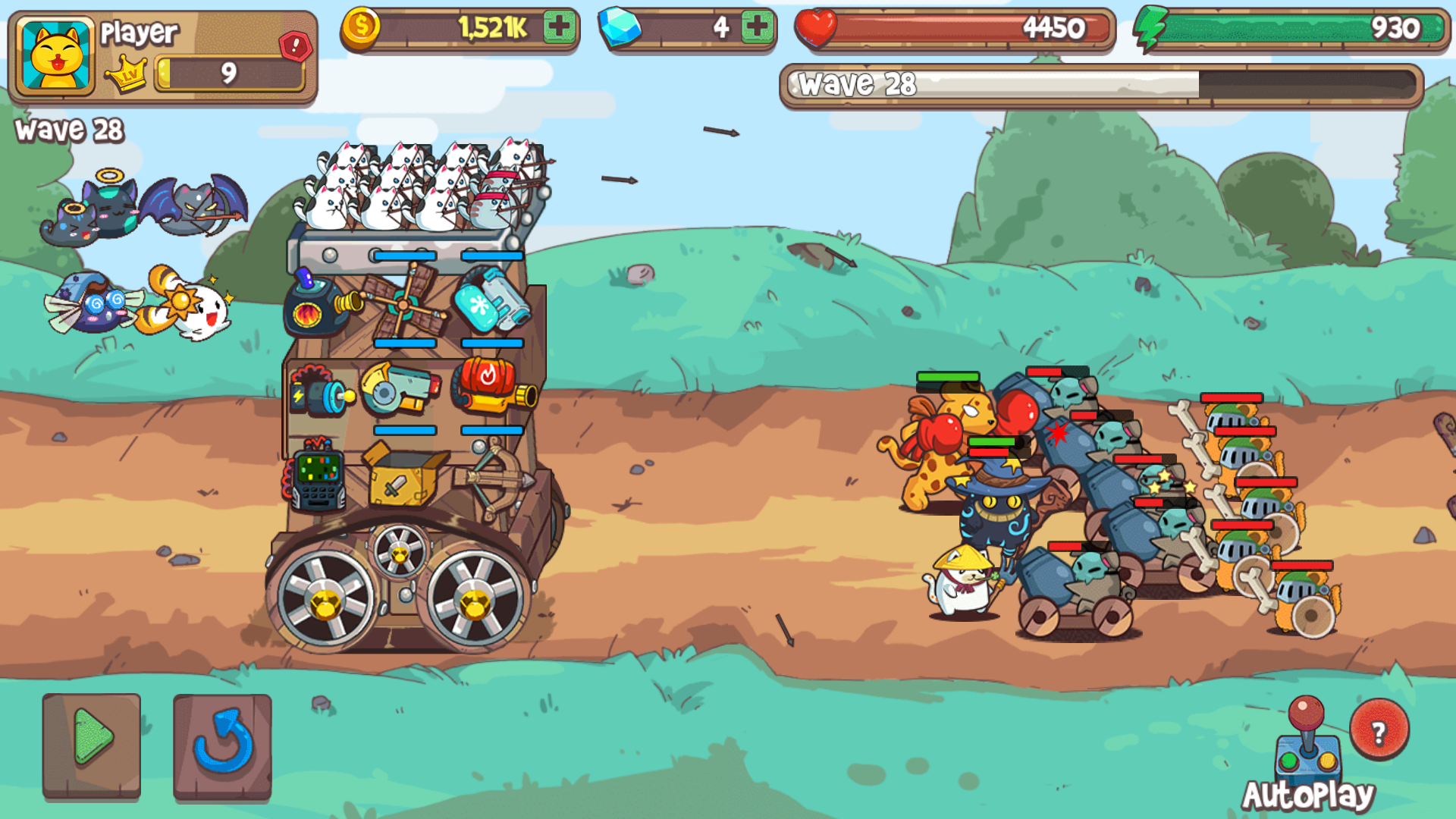
Task: Click the diamond icon in the gem counter
Action: [620, 24]
